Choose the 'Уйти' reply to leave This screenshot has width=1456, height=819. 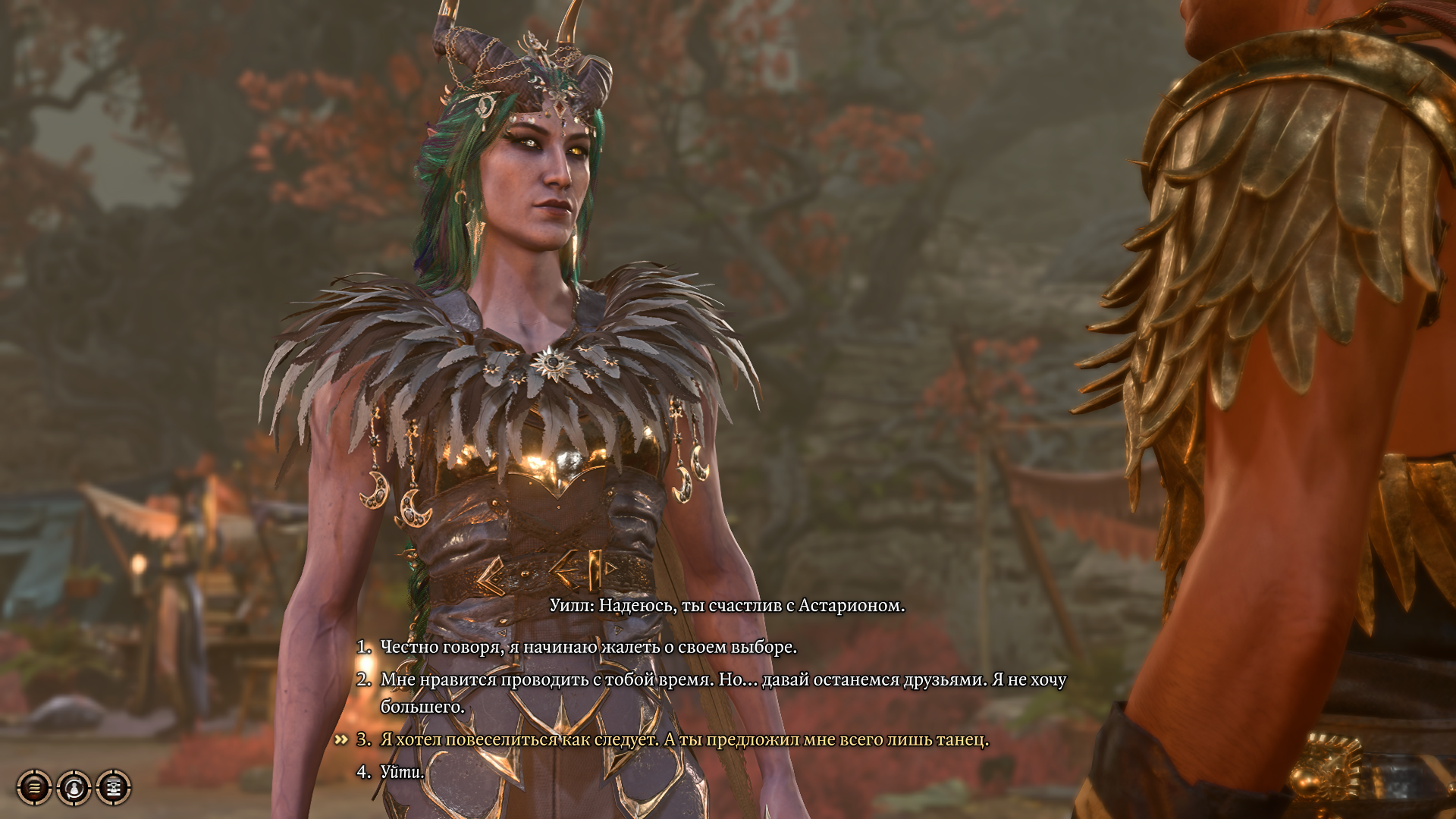tap(402, 772)
